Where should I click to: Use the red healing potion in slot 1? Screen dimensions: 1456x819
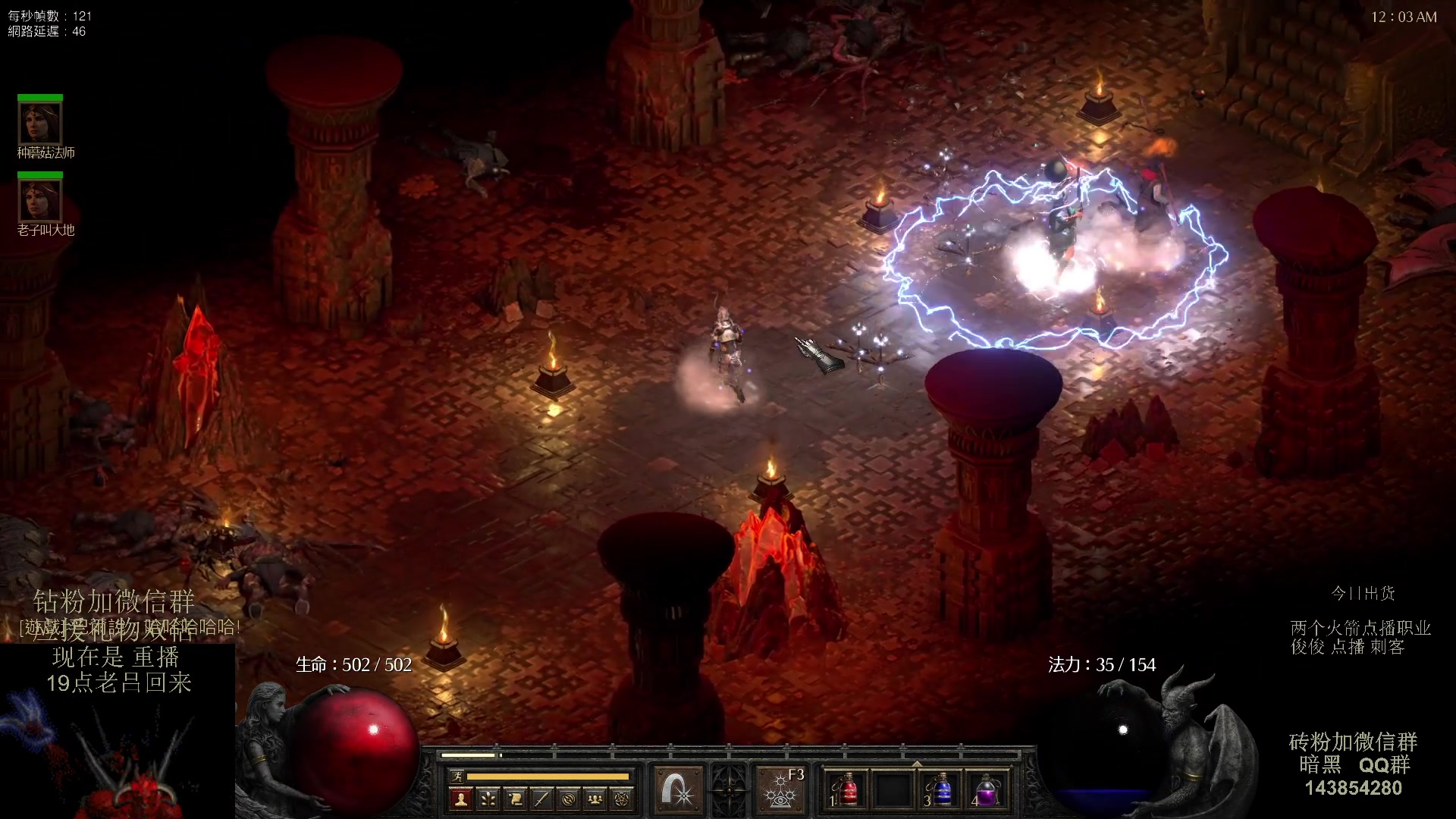tap(847, 790)
